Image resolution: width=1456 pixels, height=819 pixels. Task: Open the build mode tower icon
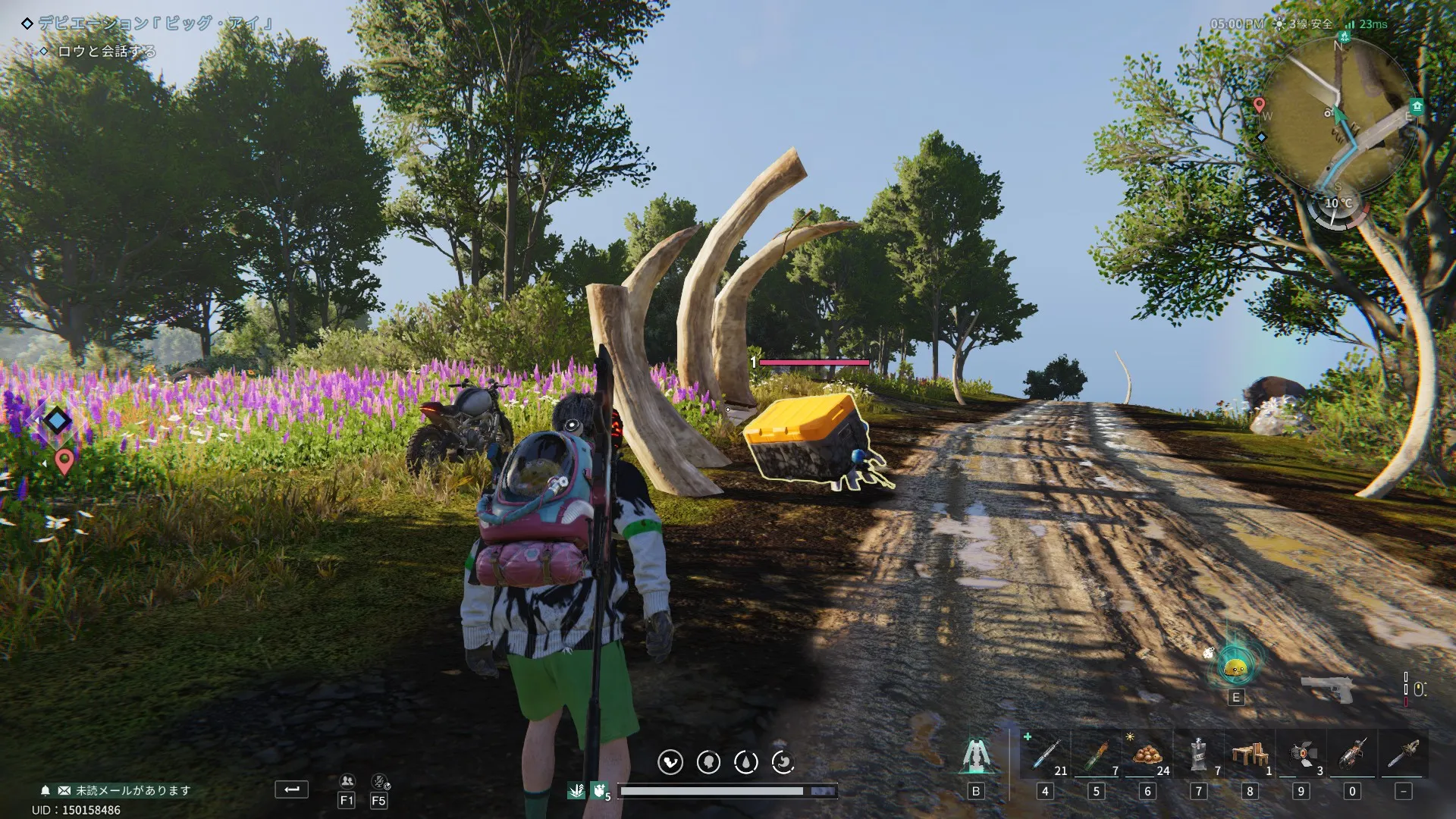[975, 755]
